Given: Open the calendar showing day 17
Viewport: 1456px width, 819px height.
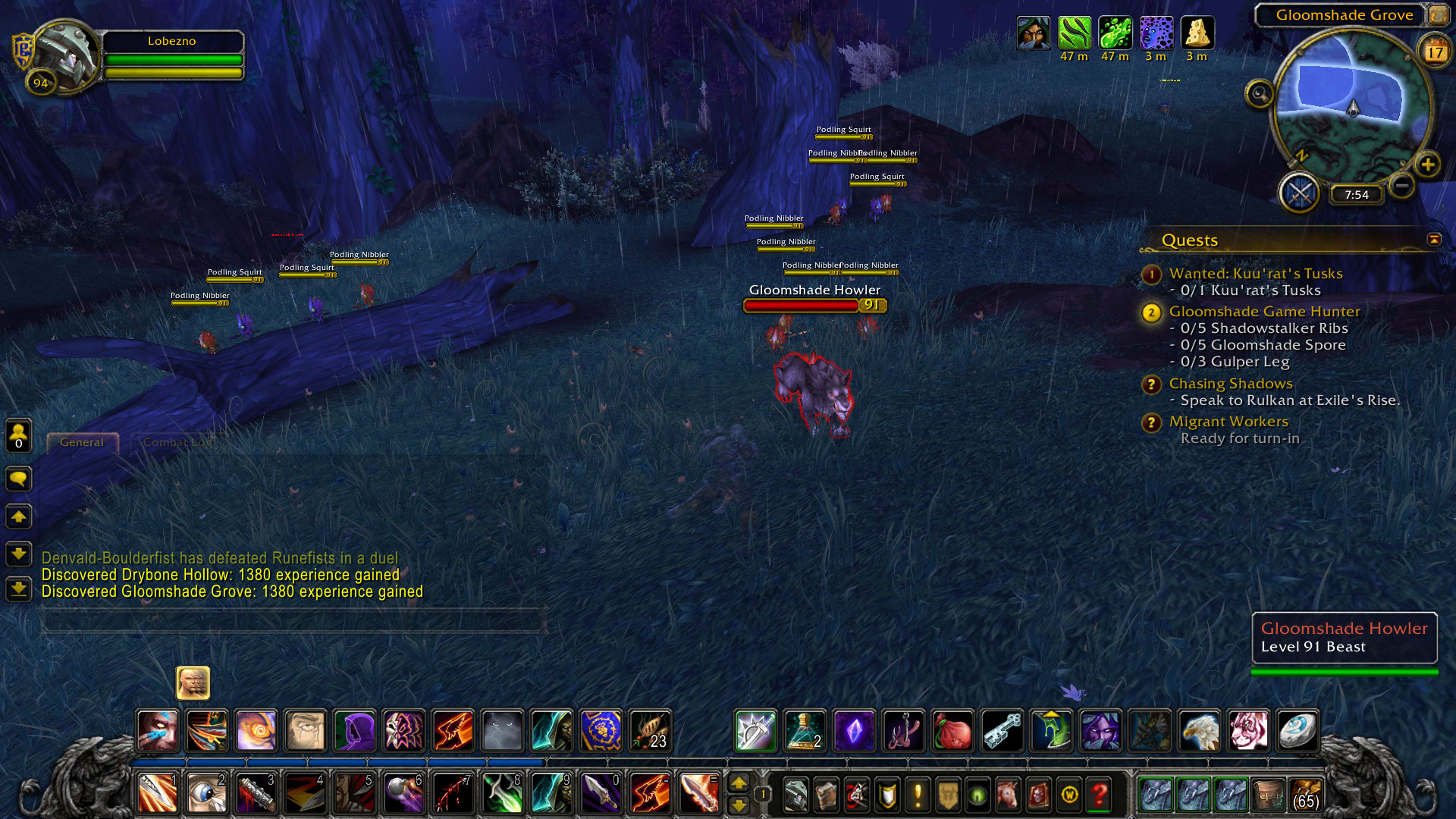Looking at the screenshot, I should pos(1434,52).
